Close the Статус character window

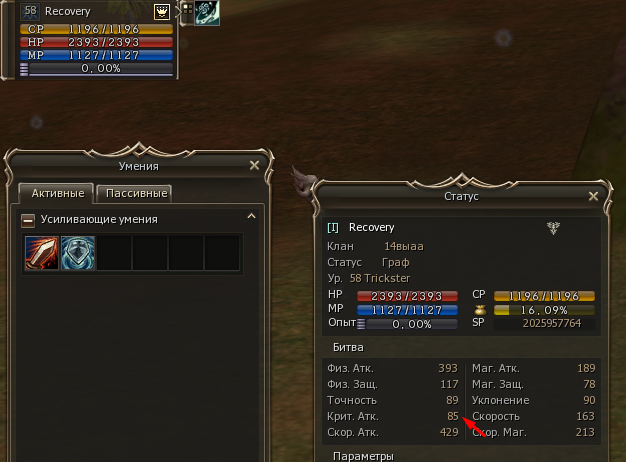(594, 196)
